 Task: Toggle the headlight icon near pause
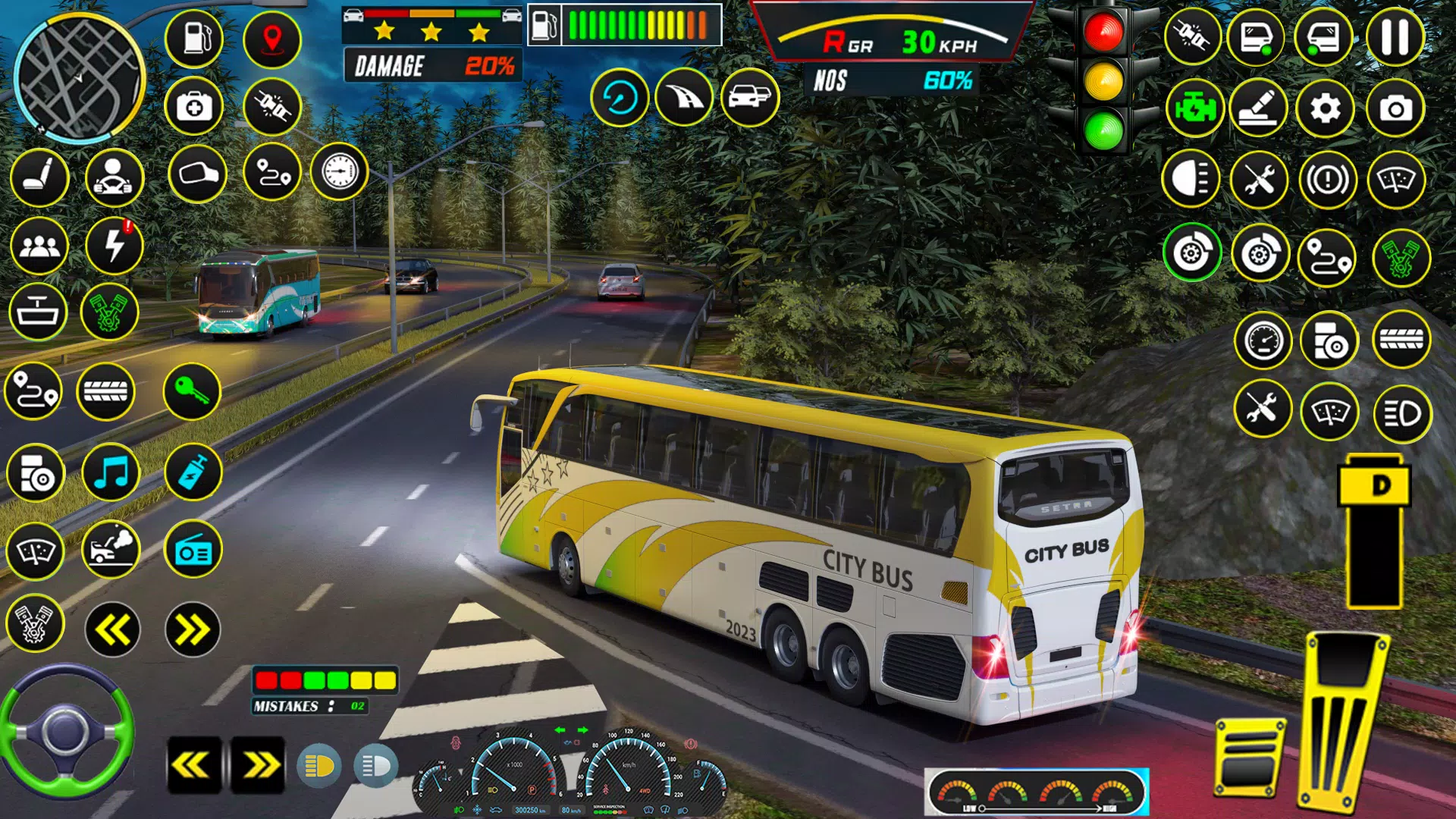tap(1191, 180)
